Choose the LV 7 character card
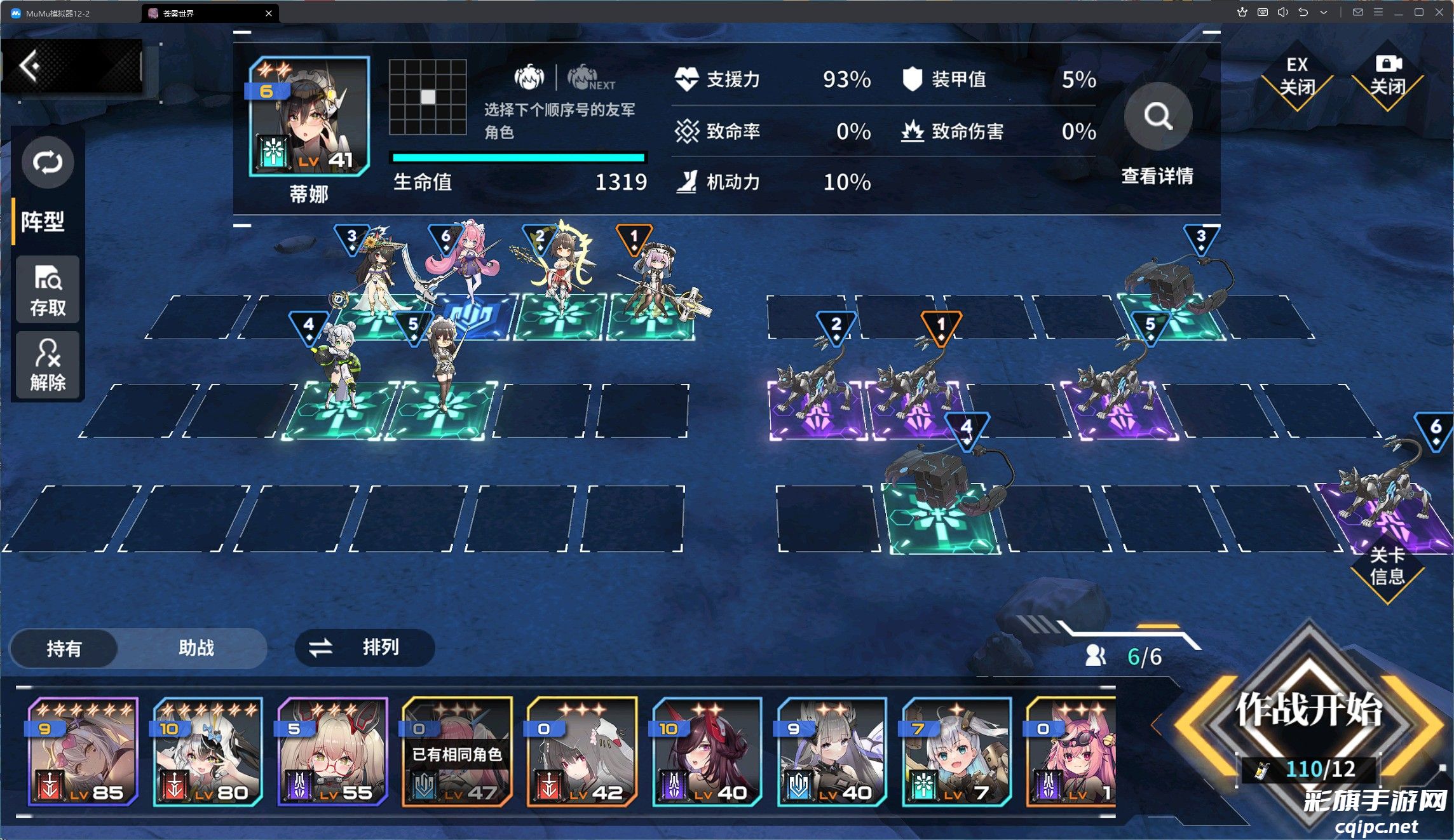 pyautogui.click(x=956, y=752)
